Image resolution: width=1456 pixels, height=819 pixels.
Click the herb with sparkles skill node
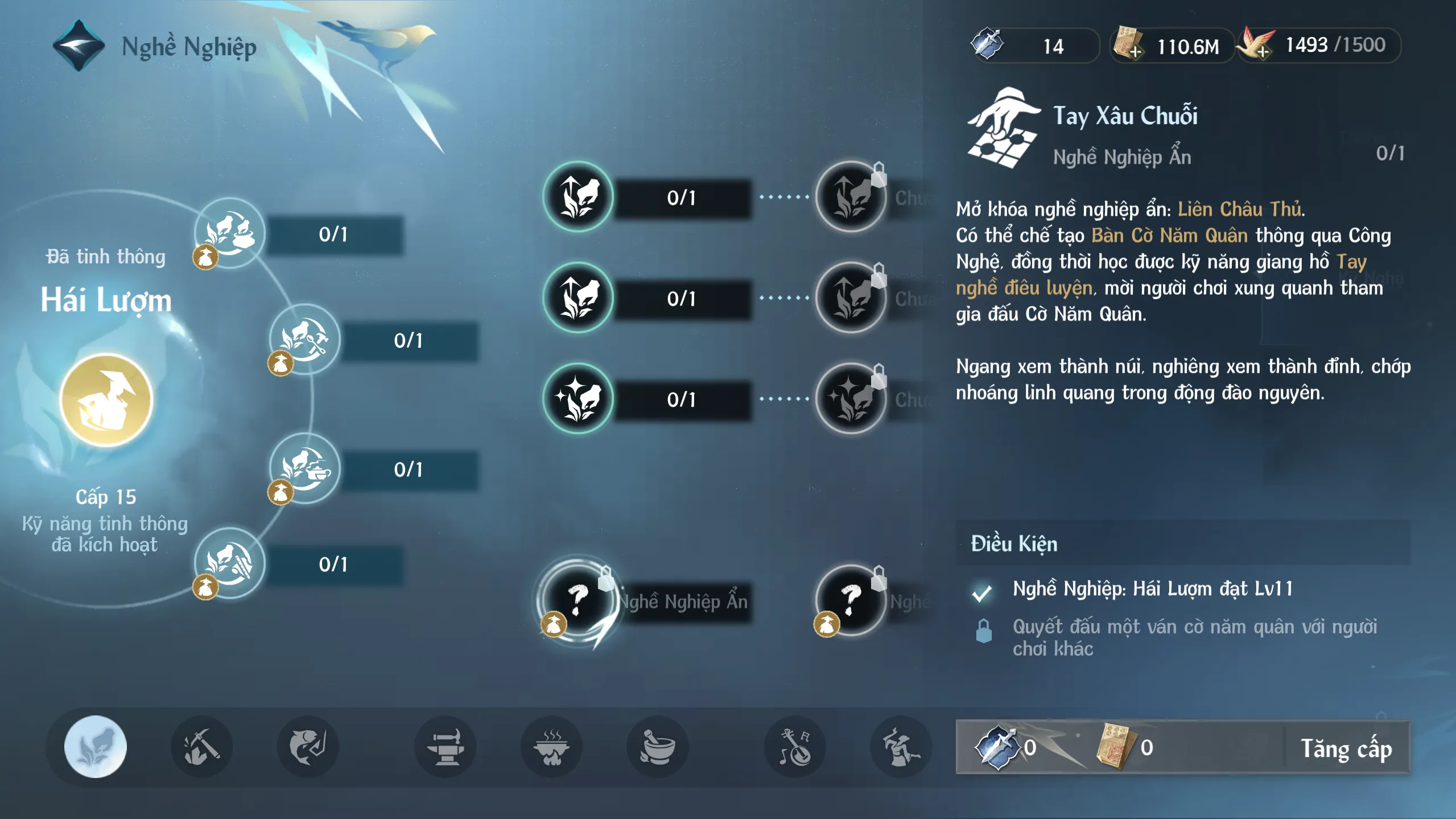coord(578,398)
